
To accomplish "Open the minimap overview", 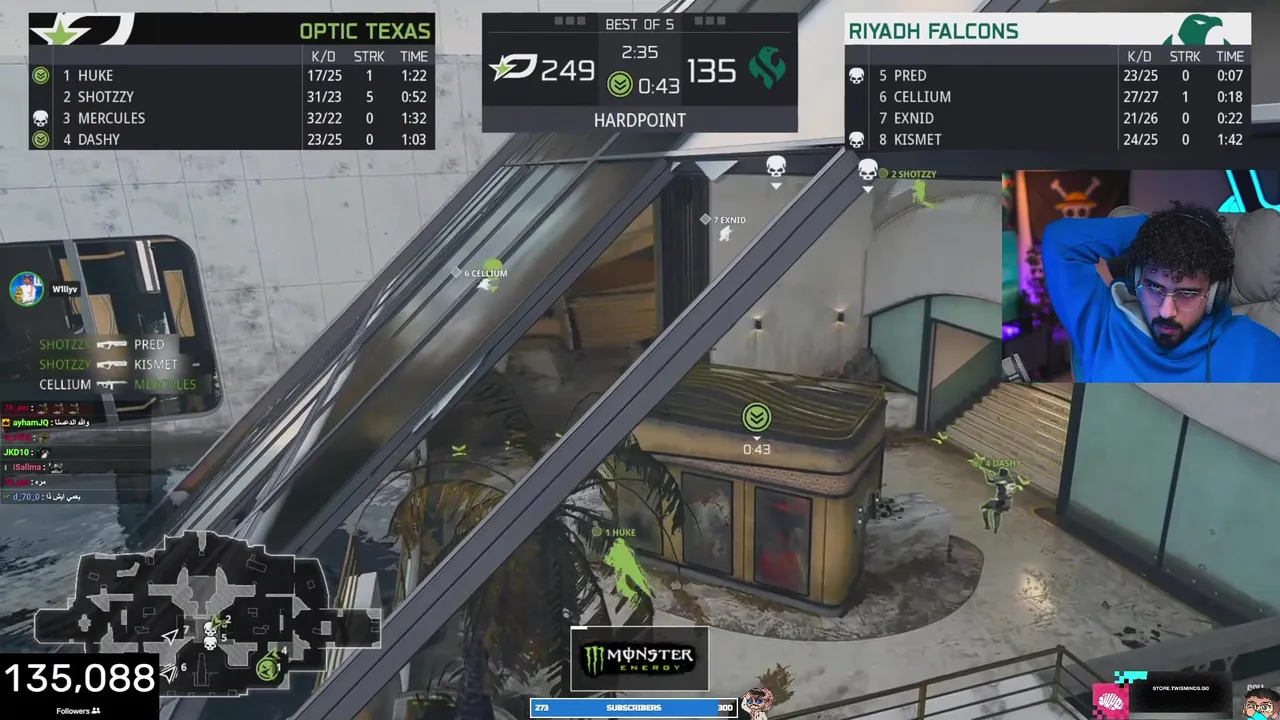I will [x=205, y=605].
